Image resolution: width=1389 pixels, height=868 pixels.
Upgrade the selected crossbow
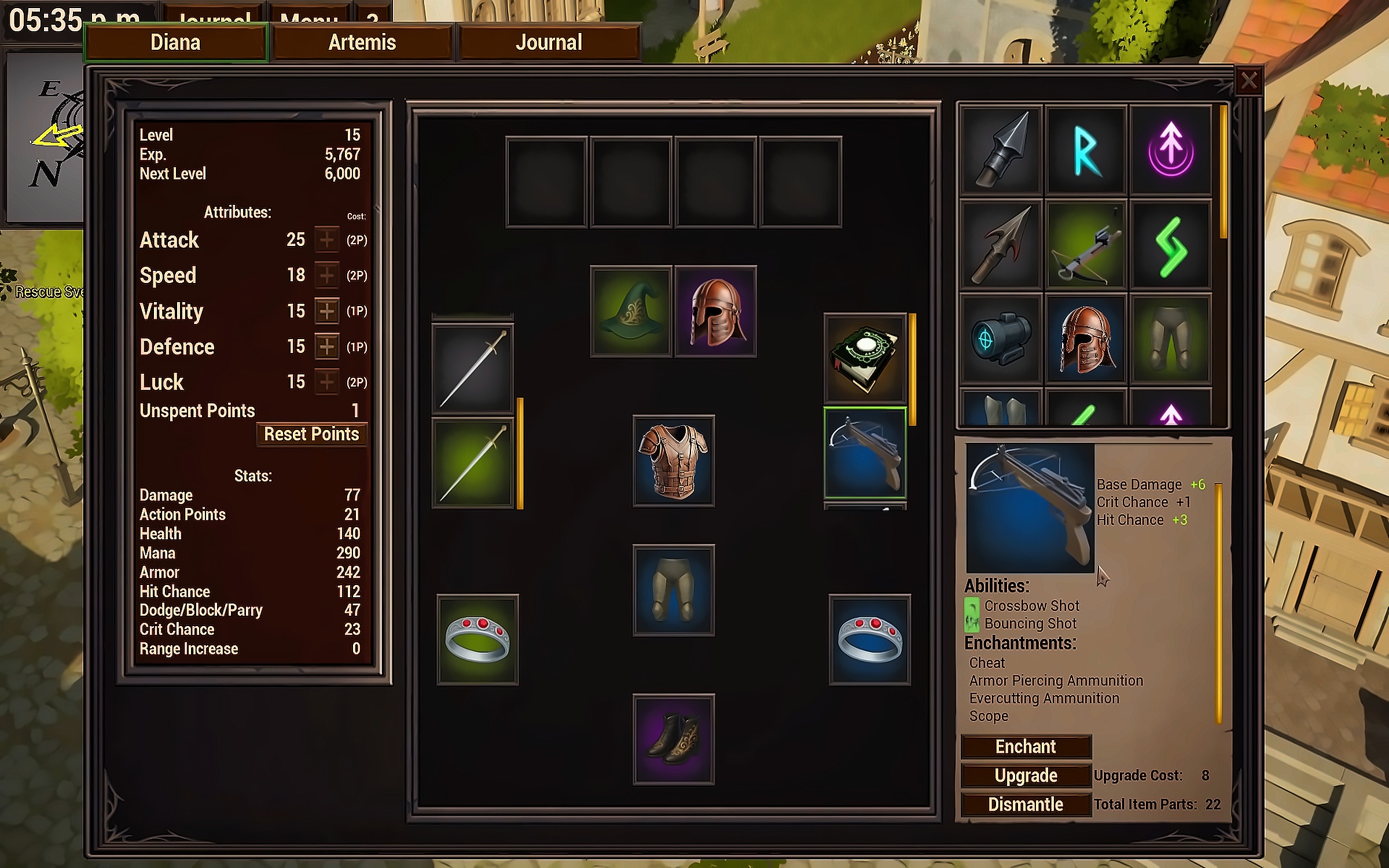[x=1026, y=775]
